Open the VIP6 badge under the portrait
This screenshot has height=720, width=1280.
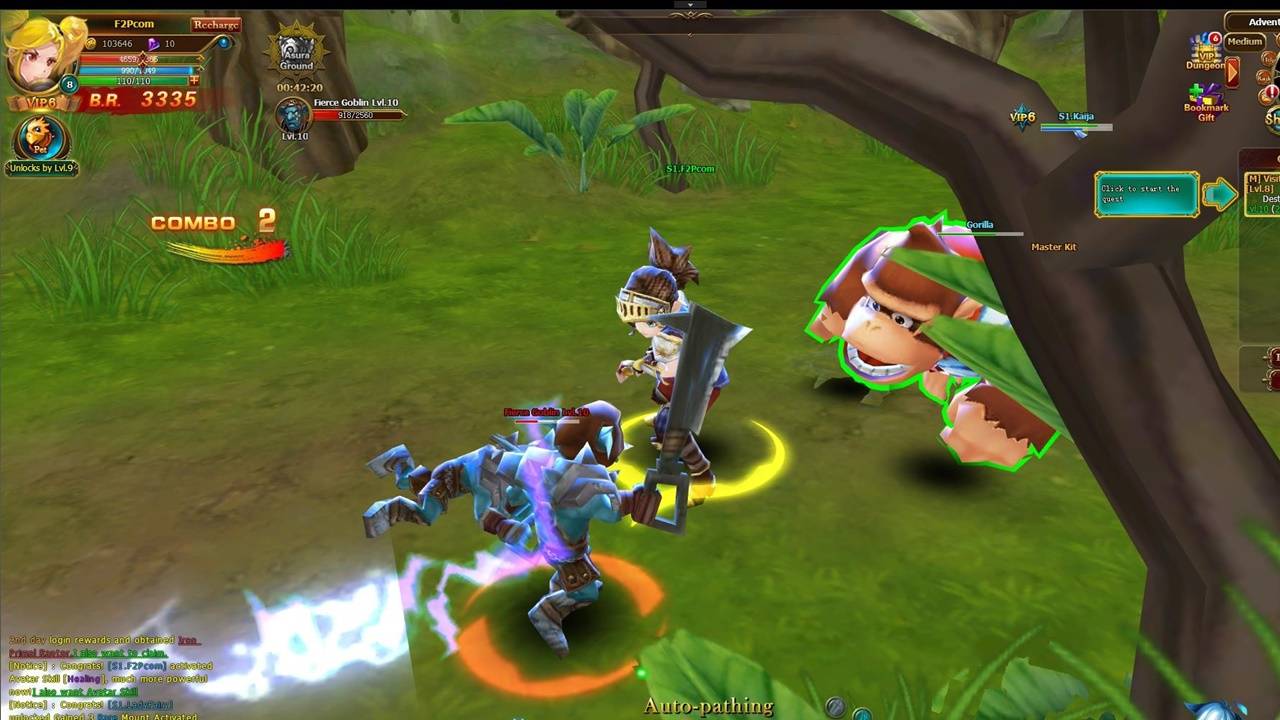click(40, 101)
